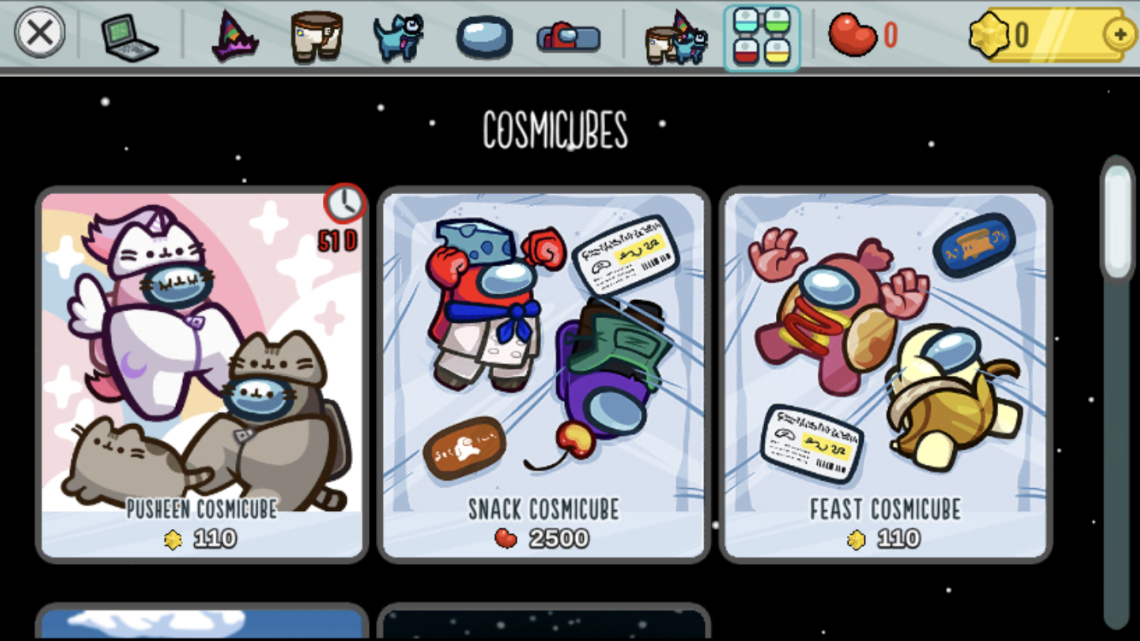Viewport: 1140px width, 641px height.
Task: Pick the Feast Cosmicube card
Action: [x=885, y=372]
